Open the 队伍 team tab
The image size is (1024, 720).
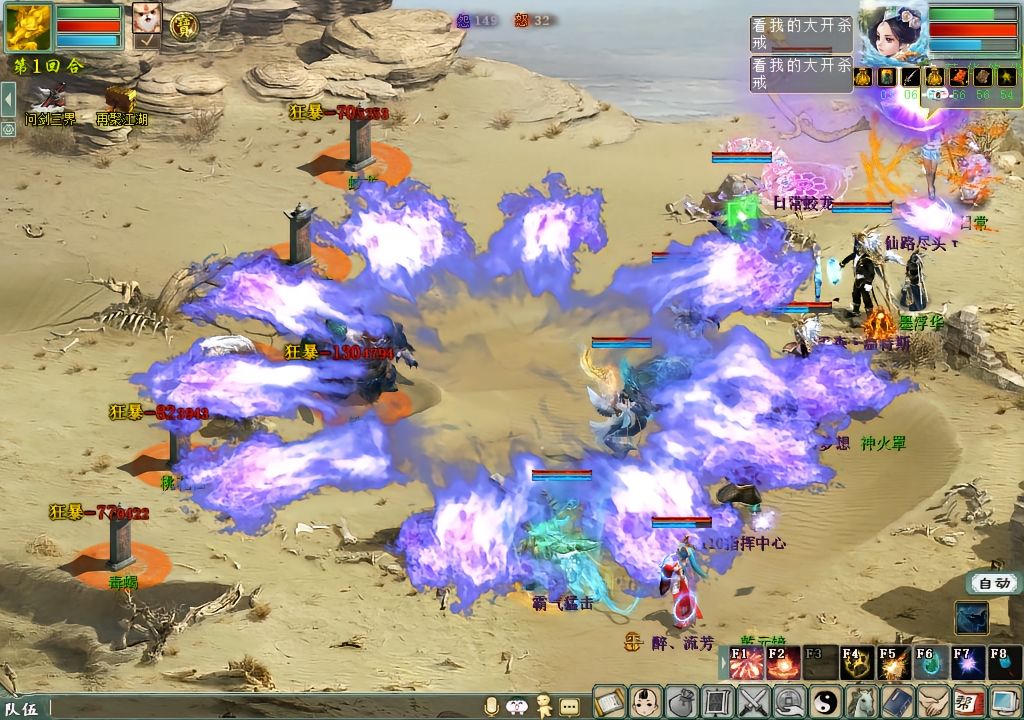tap(22, 709)
